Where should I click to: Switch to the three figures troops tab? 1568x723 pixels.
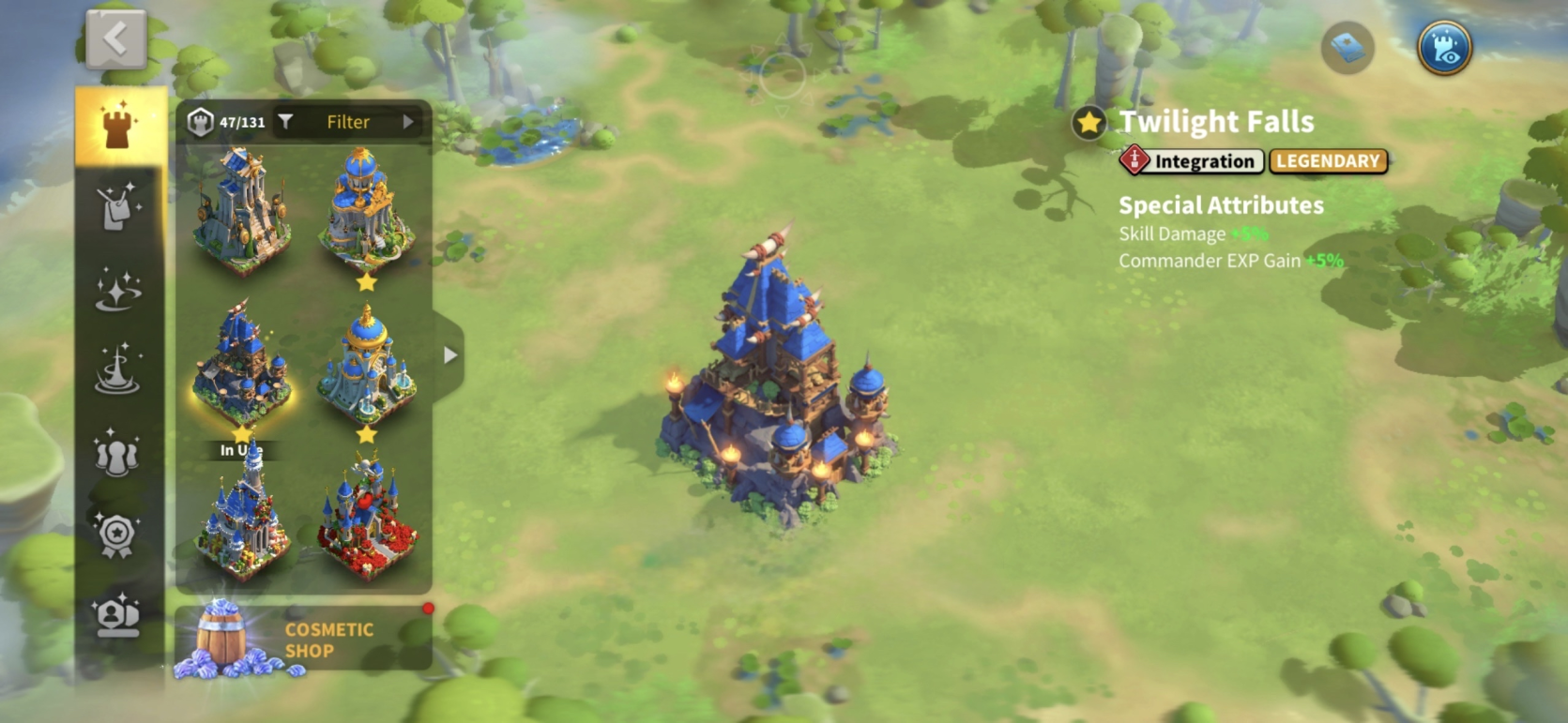[x=117, y=453]
